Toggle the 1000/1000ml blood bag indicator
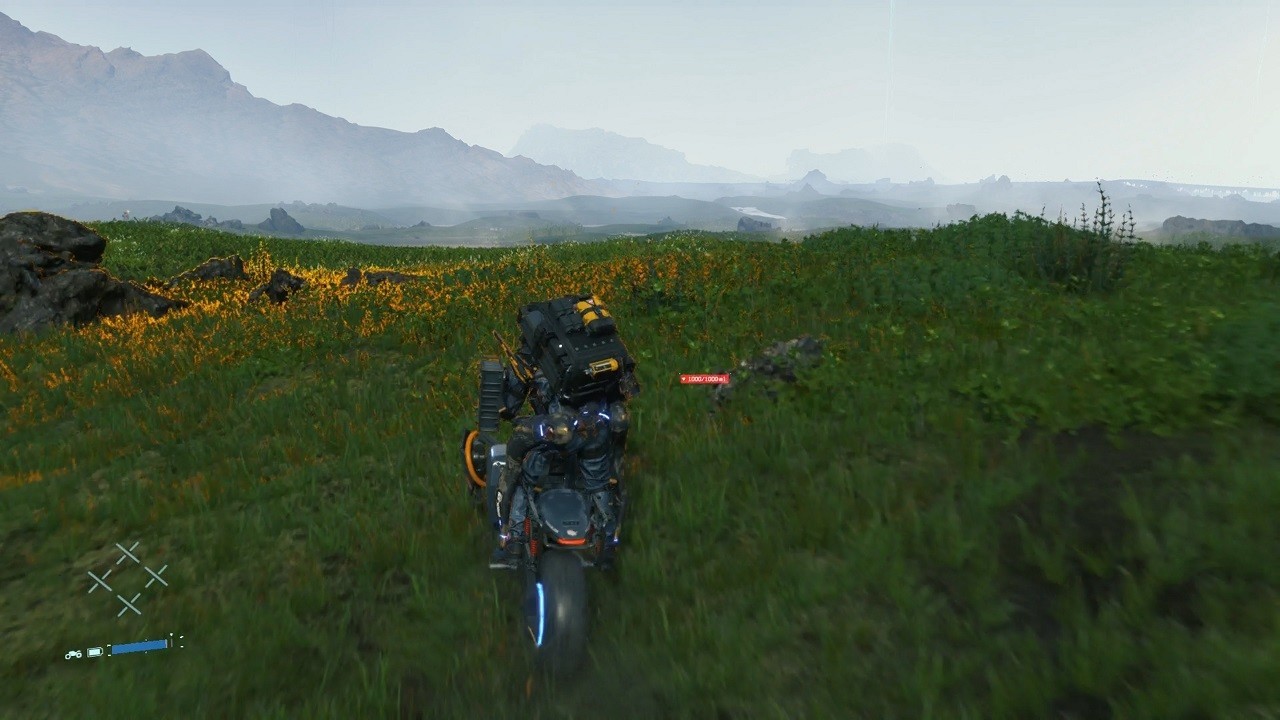 point(705,379)
